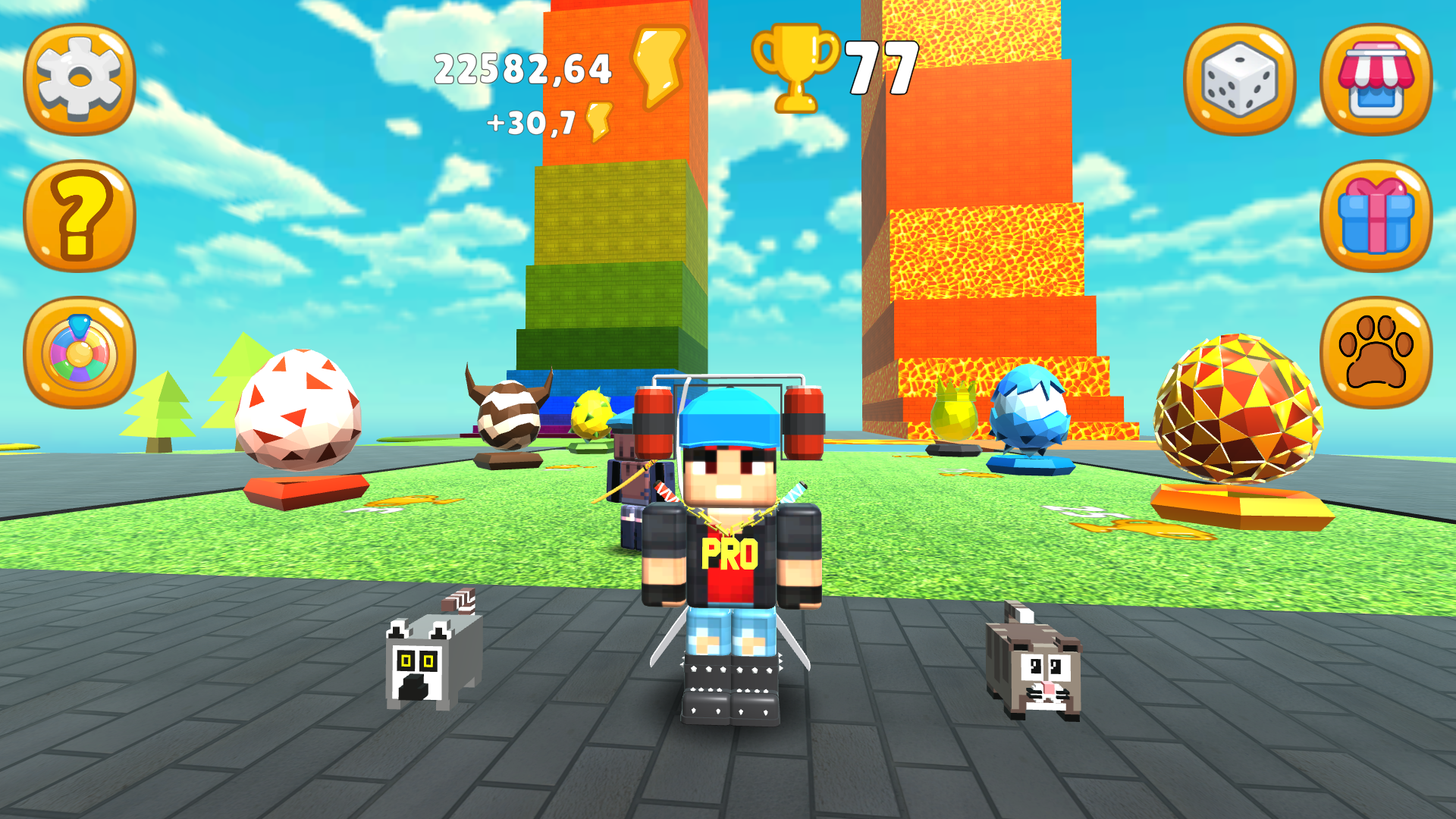Tap the coin balance 22582,64
The height and width of the screenshot is (819, 1456).
click(x=523, y=68)
